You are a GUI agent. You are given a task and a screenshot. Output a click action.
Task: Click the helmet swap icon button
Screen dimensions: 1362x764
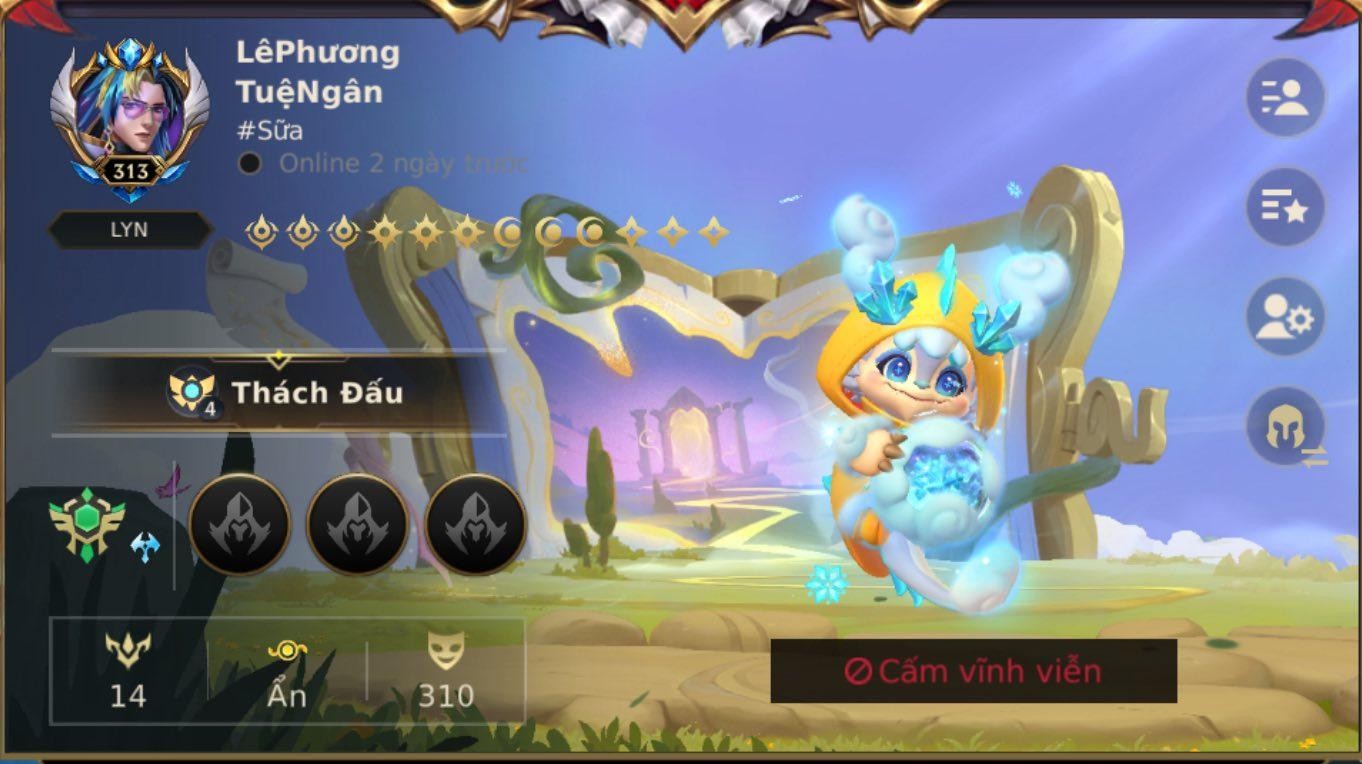point(1287,428)
